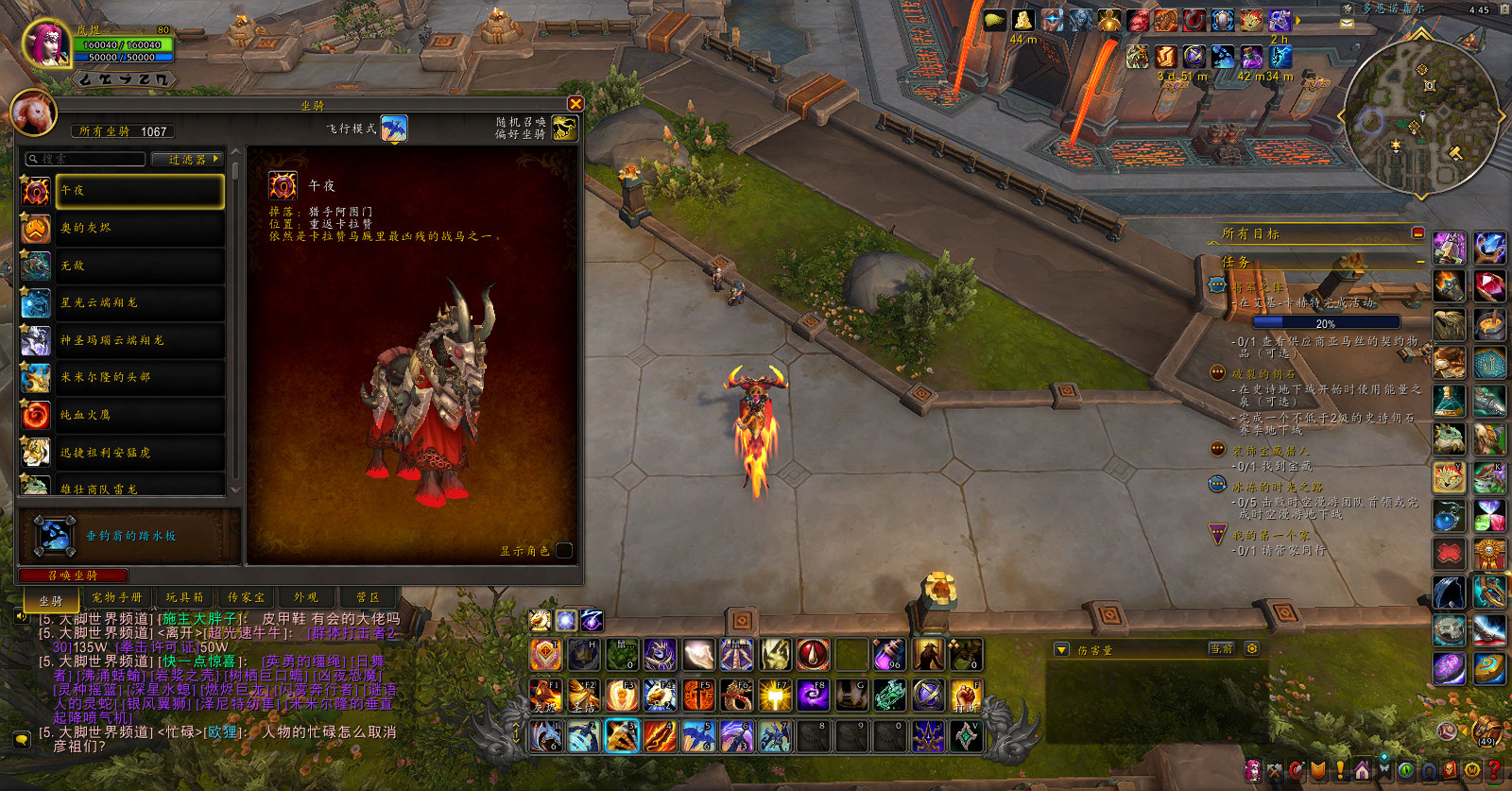Open the 外观 appearances tab
The width and height of the screenshot is (1512, 791).
tap(306, 597)
